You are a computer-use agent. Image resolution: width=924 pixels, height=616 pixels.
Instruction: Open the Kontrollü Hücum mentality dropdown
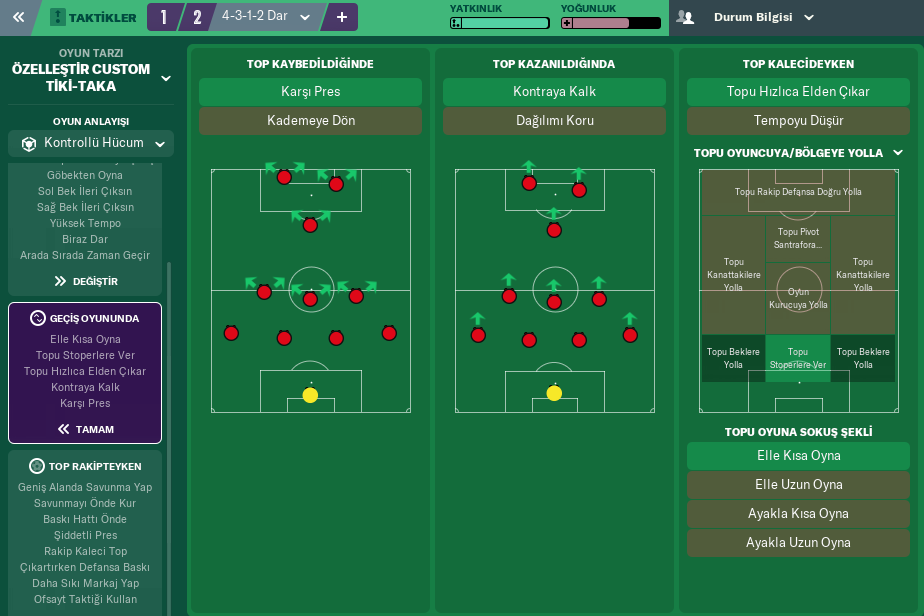tap(91, 143)
